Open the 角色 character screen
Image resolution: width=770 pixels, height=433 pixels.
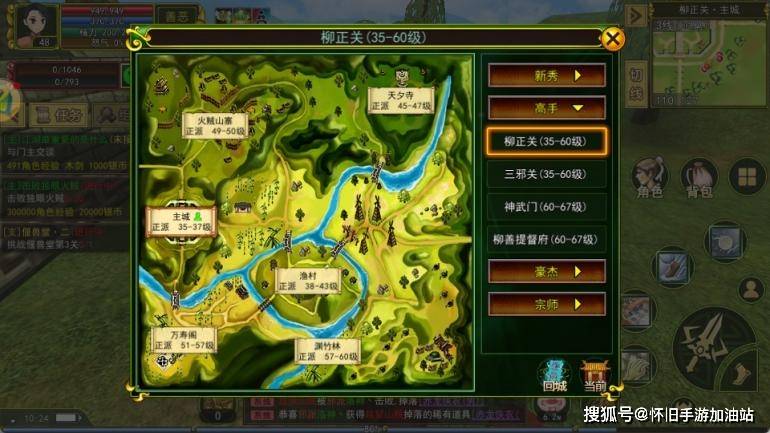(x=650, y=180)
